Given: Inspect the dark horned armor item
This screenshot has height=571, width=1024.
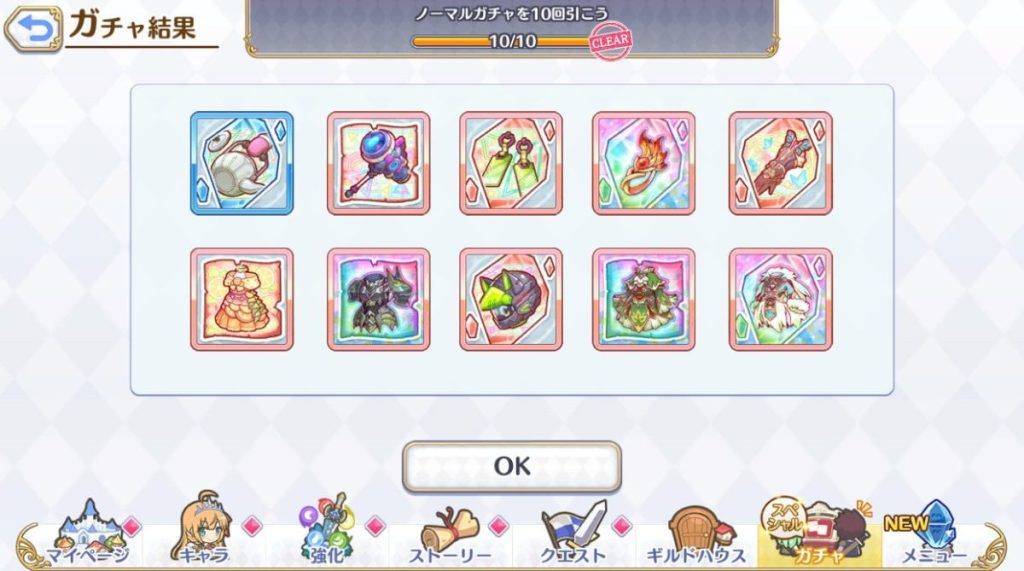Looking at the screenshot, I should pyautogui.click(x=378, y=299).
